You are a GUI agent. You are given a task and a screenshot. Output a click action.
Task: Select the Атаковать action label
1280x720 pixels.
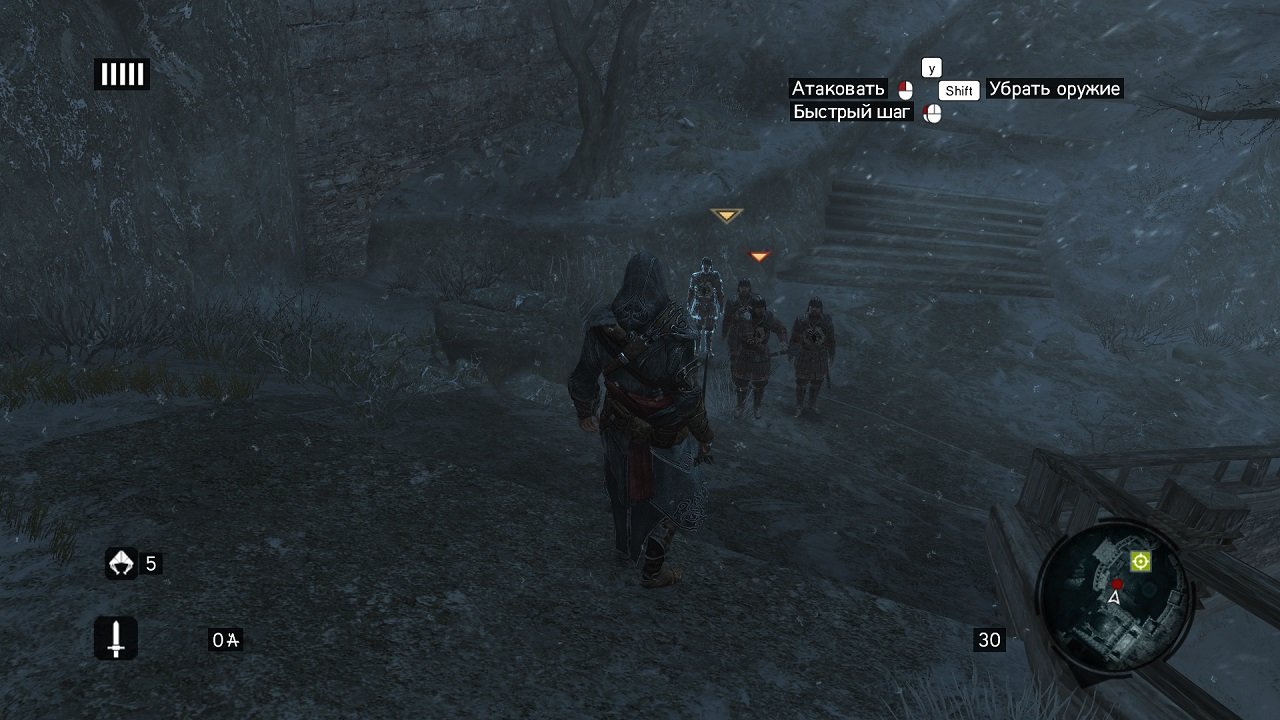840,89
